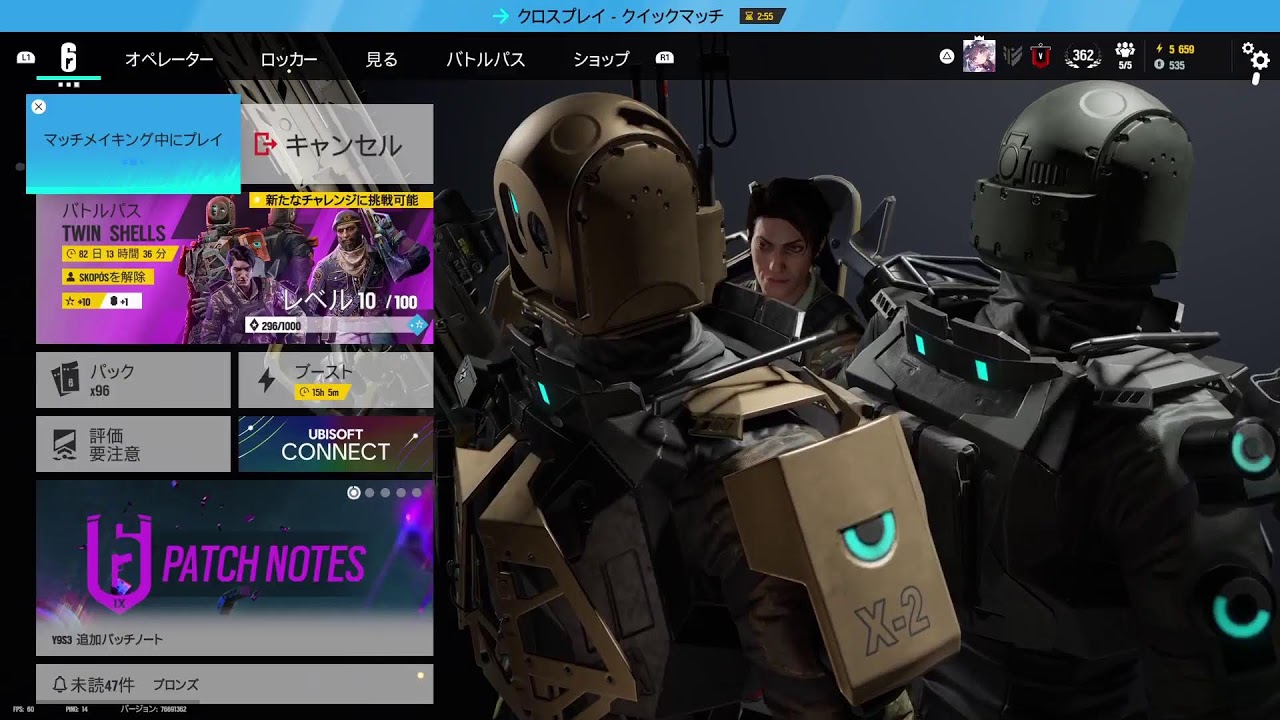Image resolution: width=1280 pixels, height=720 pixels.
Task: Click the squad members 5/5 icon
Action: coord(1124,55)
